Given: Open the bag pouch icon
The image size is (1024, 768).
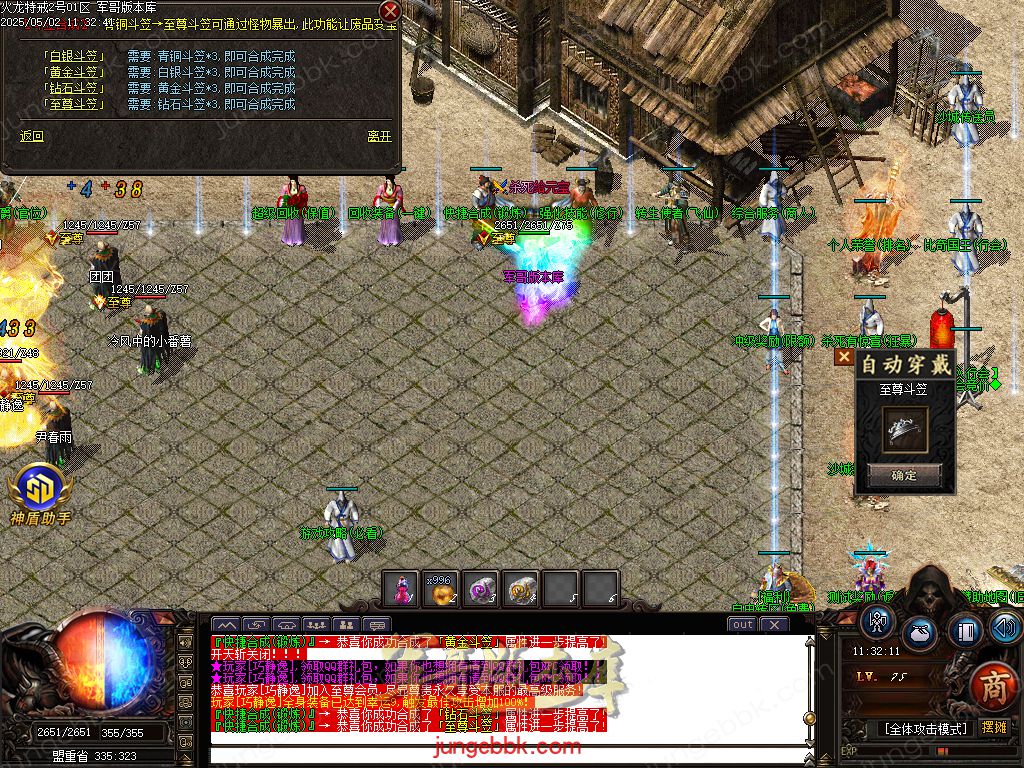Looking at the screenshot, I should (920, 633).
